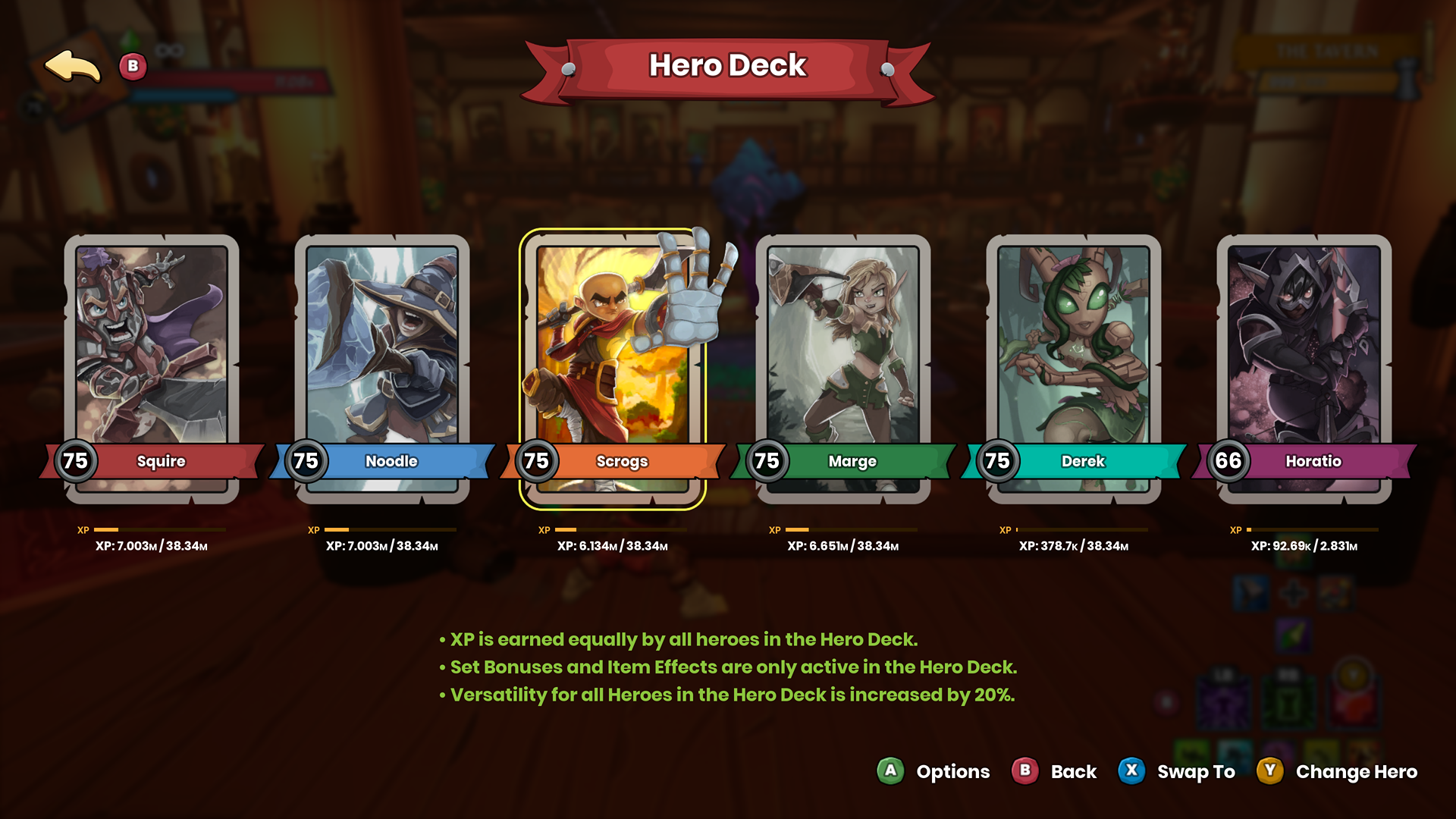
Task: Choose the Change Hero action
Action: 1338,771
